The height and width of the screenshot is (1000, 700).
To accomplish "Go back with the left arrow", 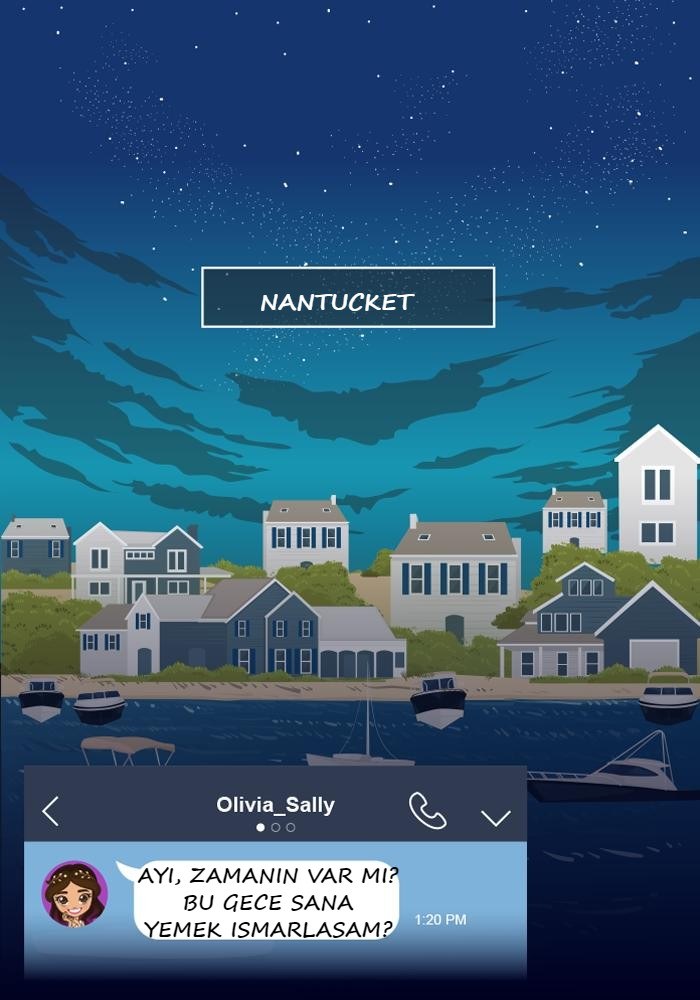I will tap(51, 811).
